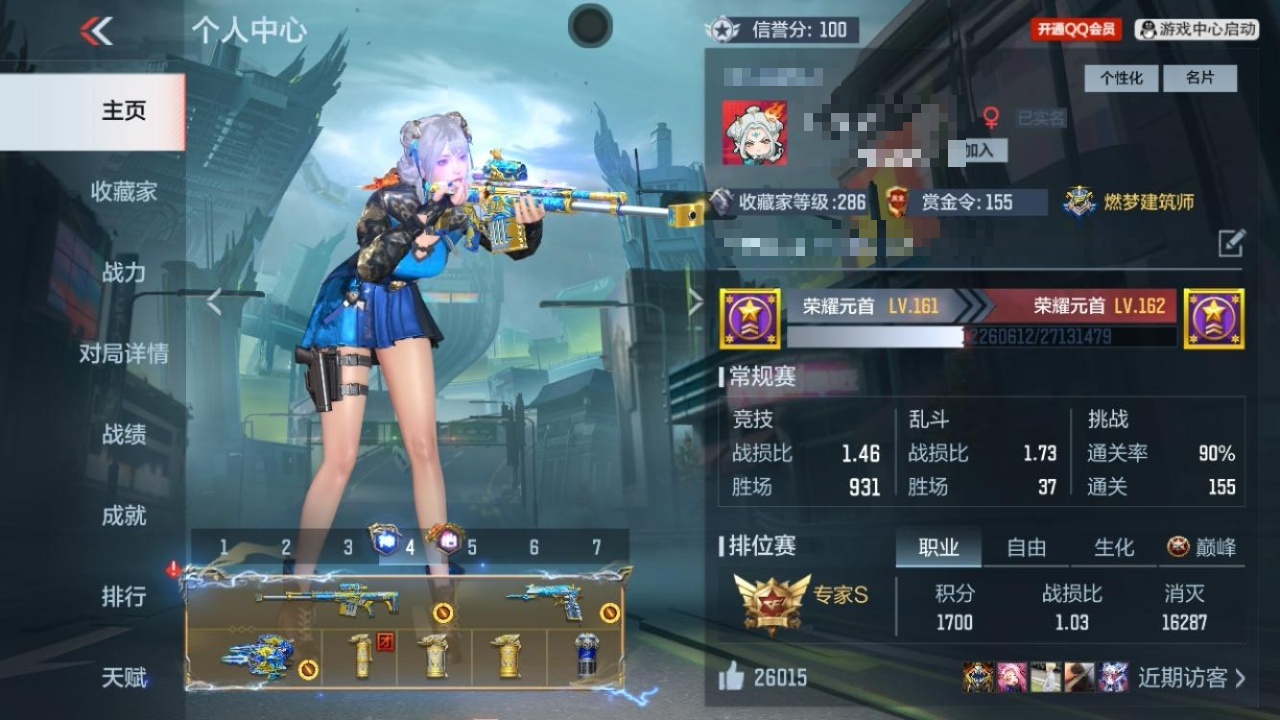Screen dimensions: 1280x720
Task: Give a thumbs-up like to the profile
Action: [732, 677]
